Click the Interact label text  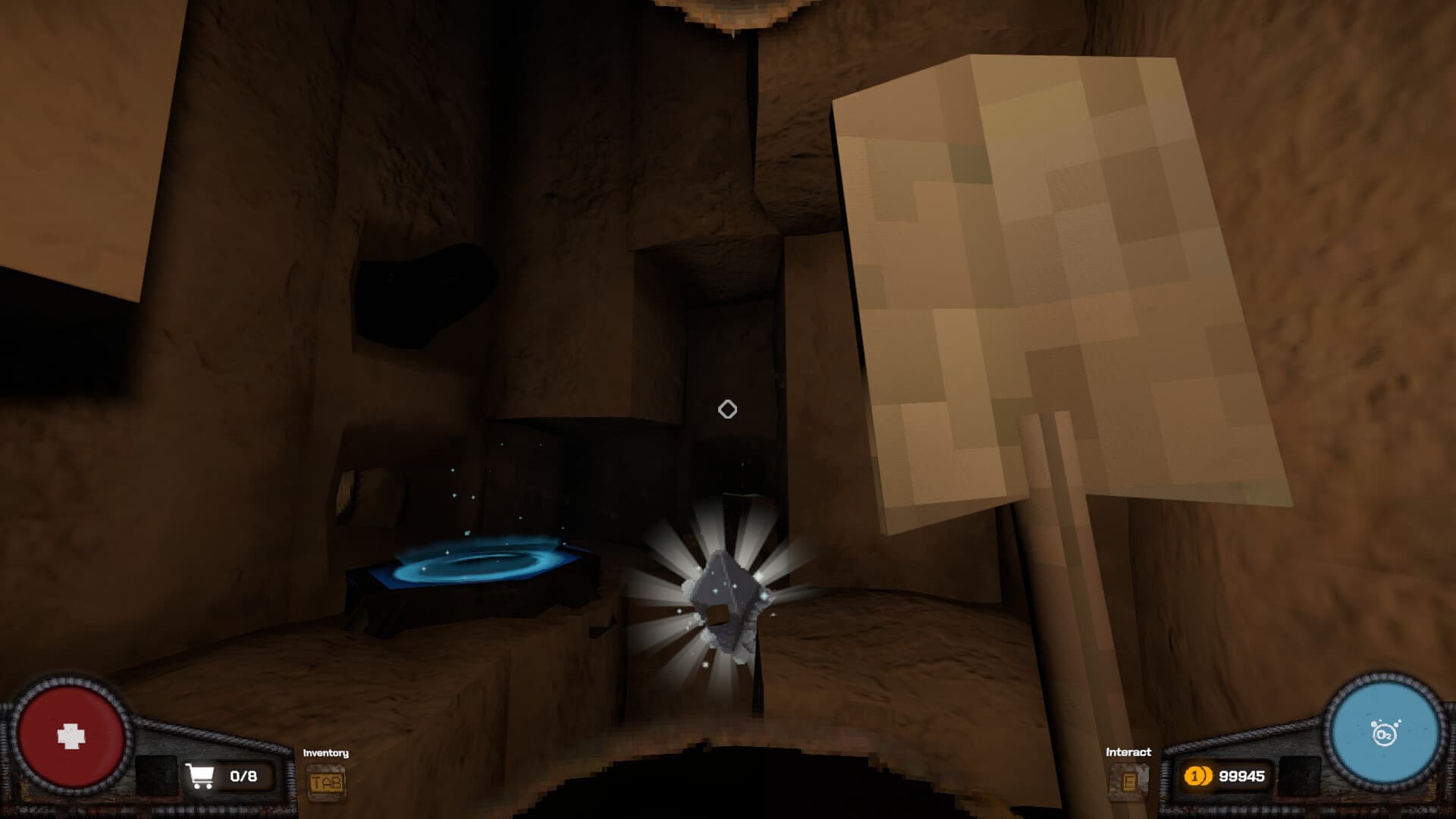tap(1128, 753)
